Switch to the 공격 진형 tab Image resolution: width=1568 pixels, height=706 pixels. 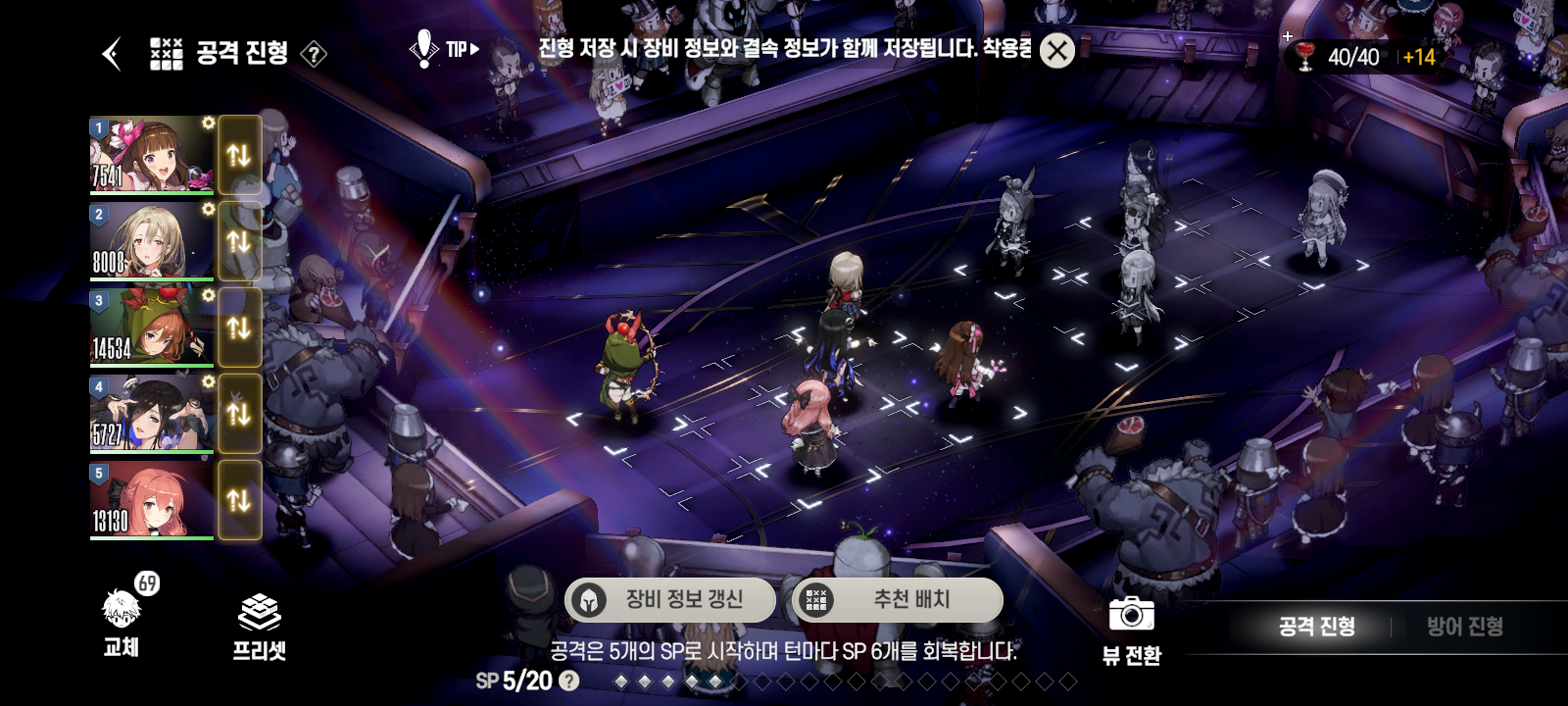pos(1316,627)
